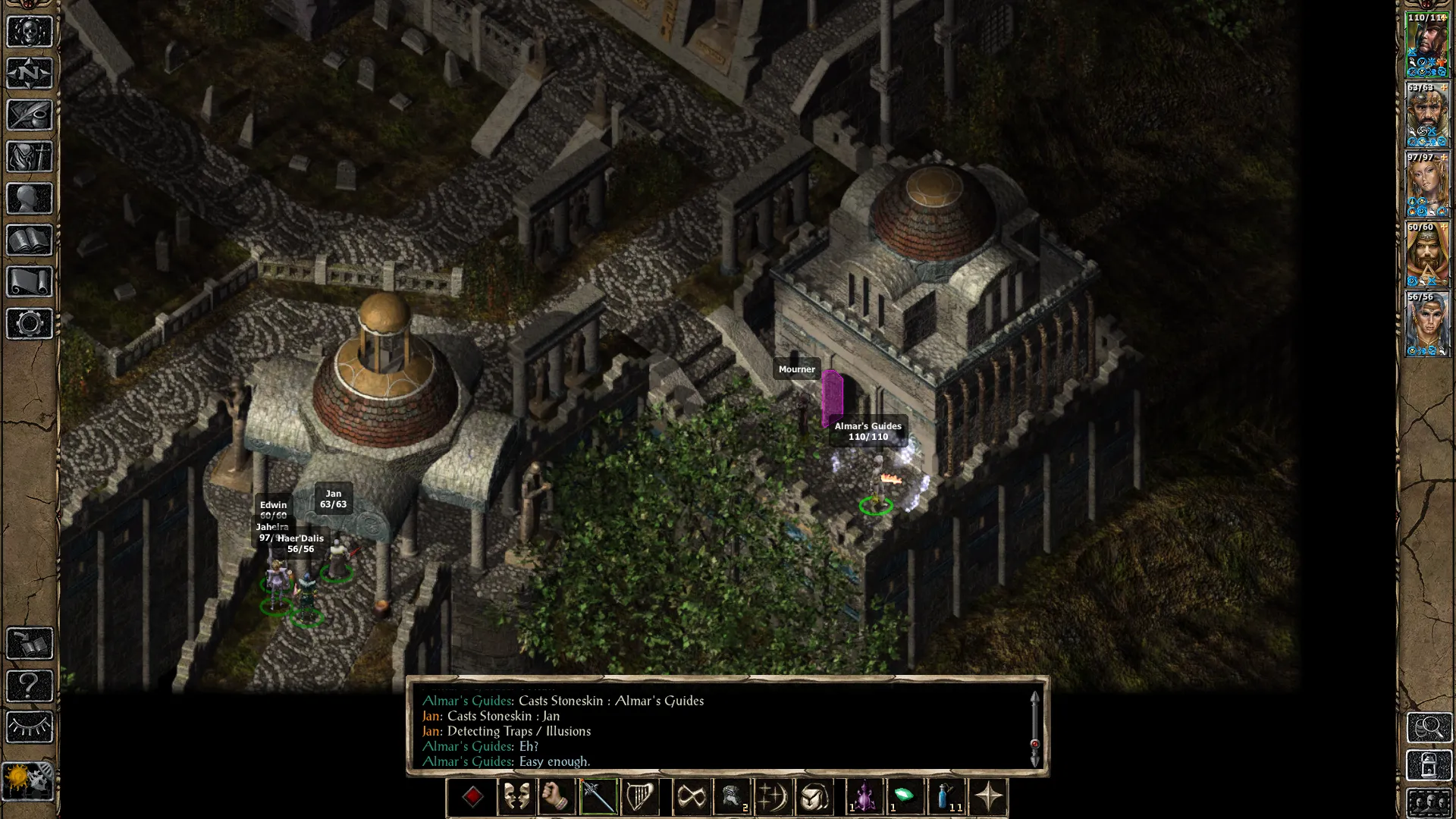Select the Jan dwarf-bearded portrait

(x=1428, y=115)
